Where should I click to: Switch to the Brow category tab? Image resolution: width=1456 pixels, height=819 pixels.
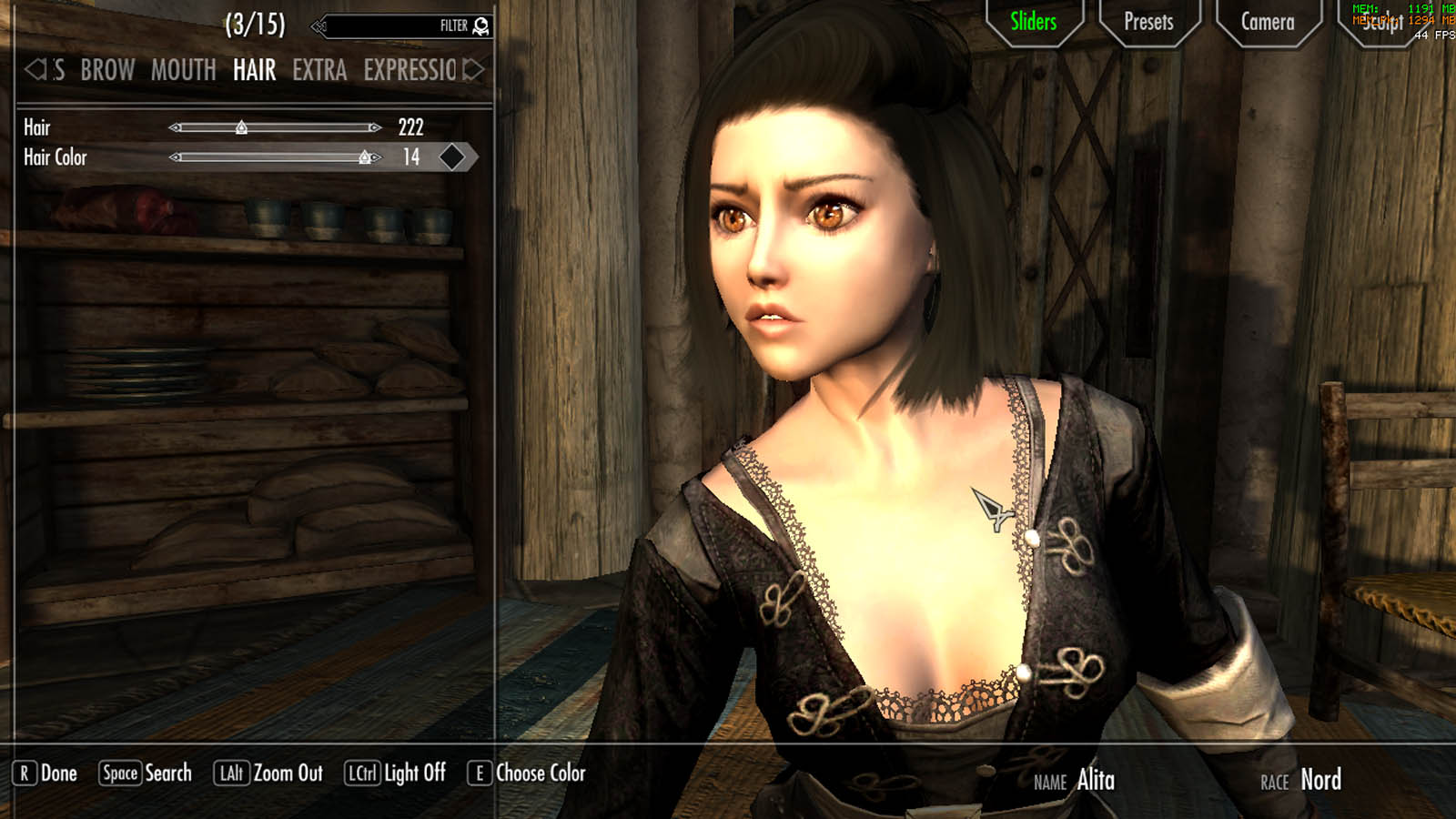[107, 70]
